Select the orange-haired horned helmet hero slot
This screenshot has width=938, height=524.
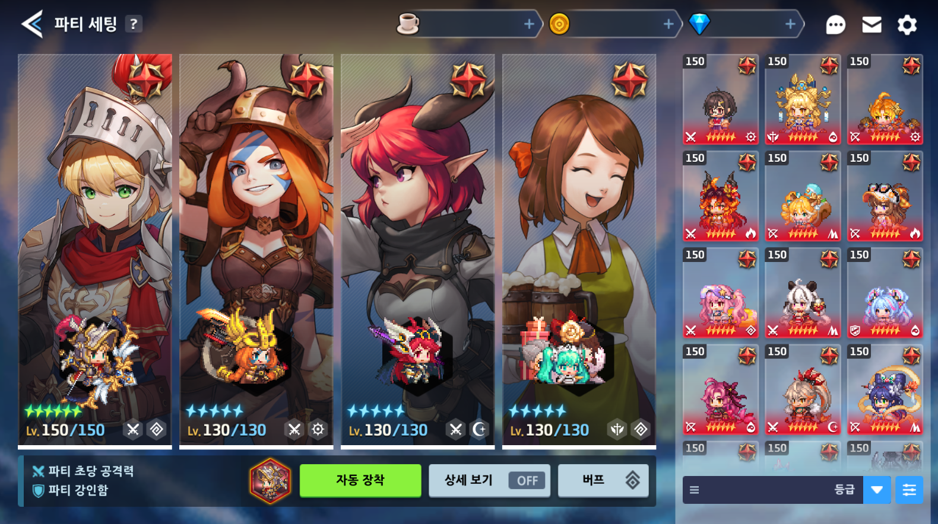pyautogui.click(x=256, y=250)
